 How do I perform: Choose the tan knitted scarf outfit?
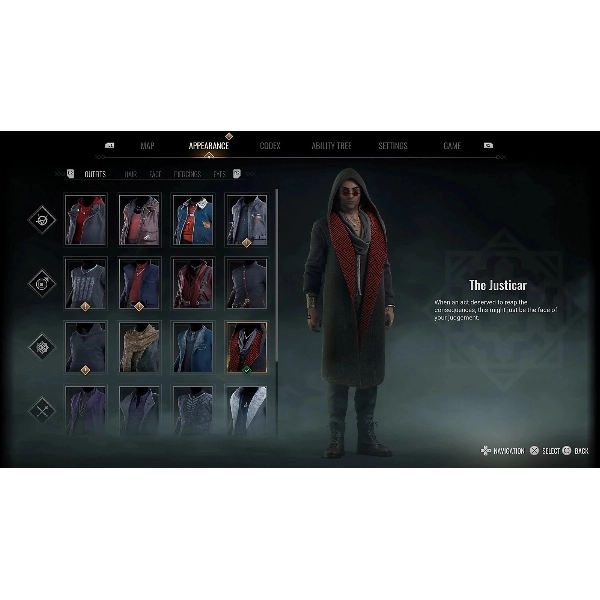139,347
